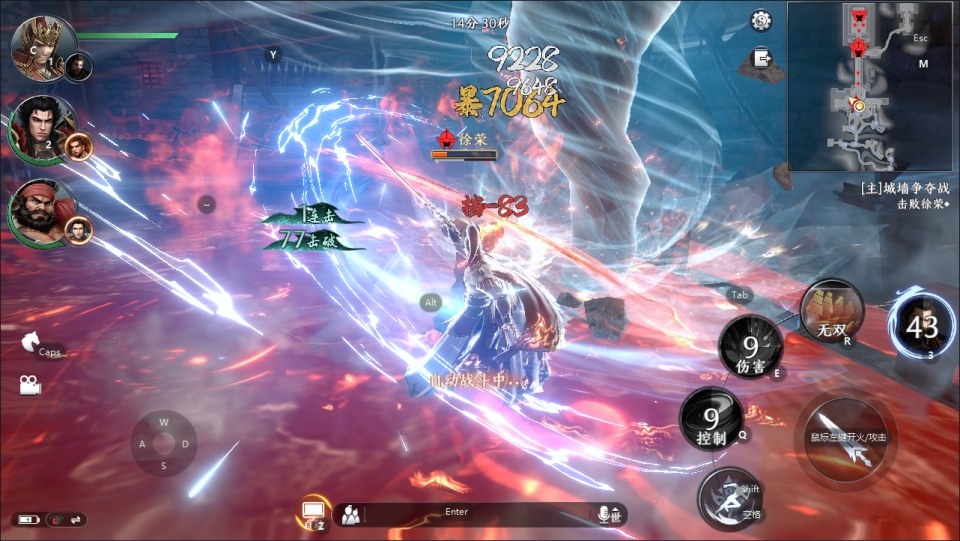This screenshot has width=960, height=541.
Task: Select the second party member portrait
Action: [x=40, y=127]
